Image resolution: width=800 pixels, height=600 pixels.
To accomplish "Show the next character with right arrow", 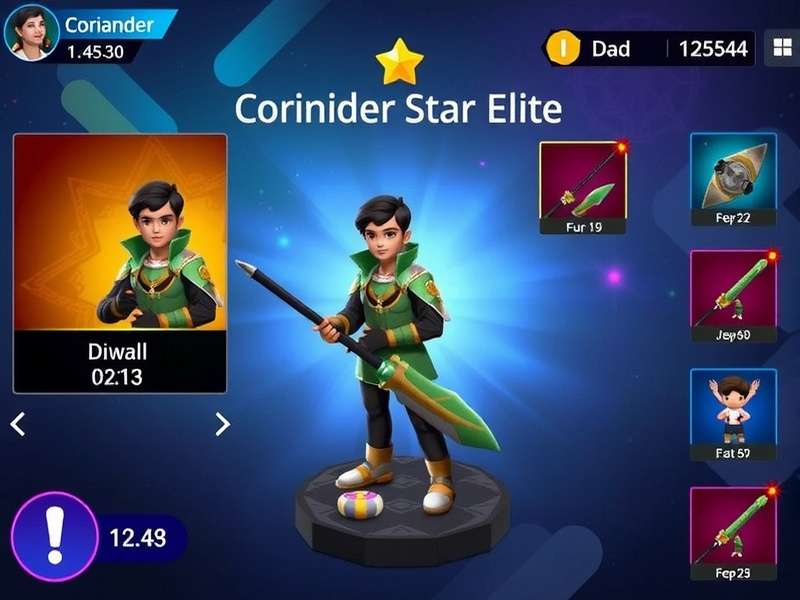I will pos(222,424).
